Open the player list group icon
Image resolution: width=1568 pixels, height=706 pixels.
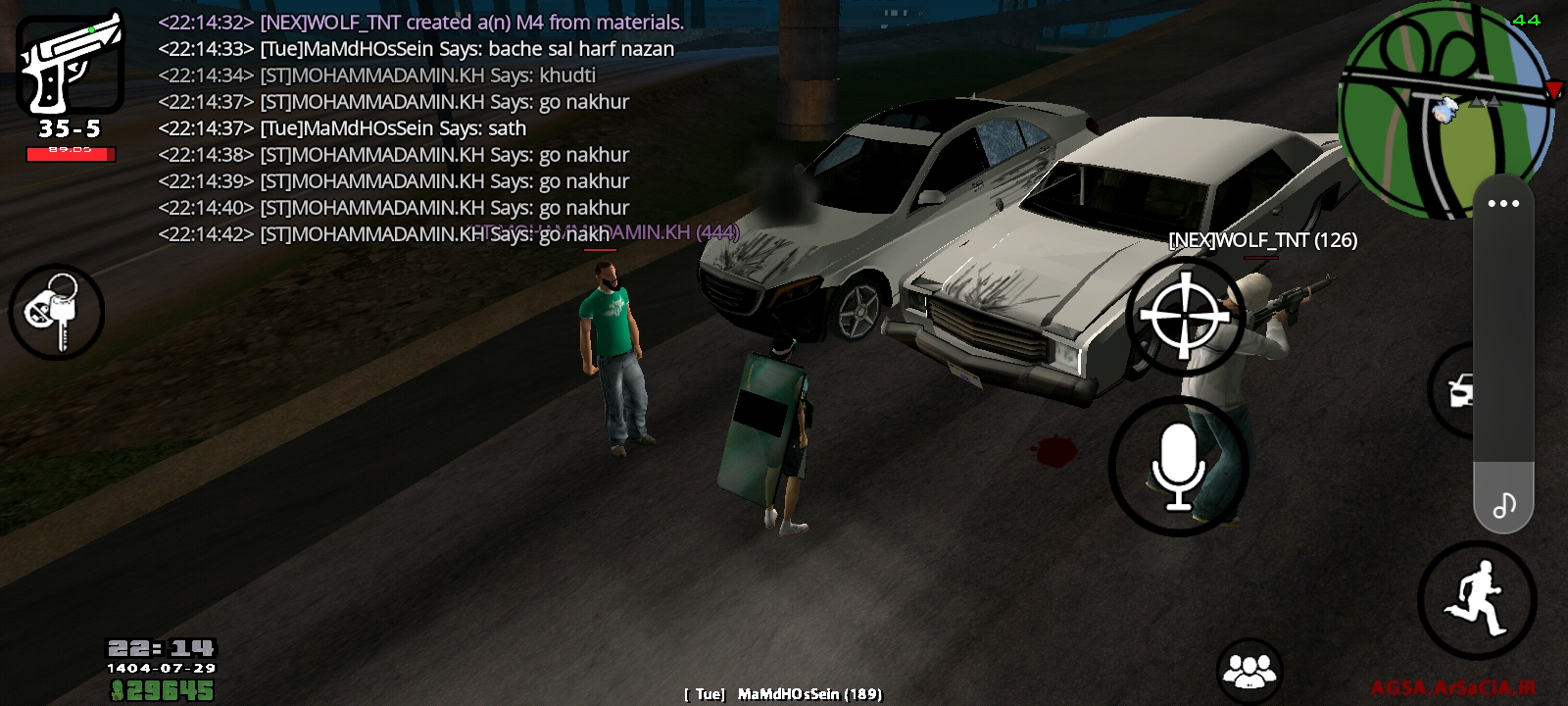tap(1249, 671)
